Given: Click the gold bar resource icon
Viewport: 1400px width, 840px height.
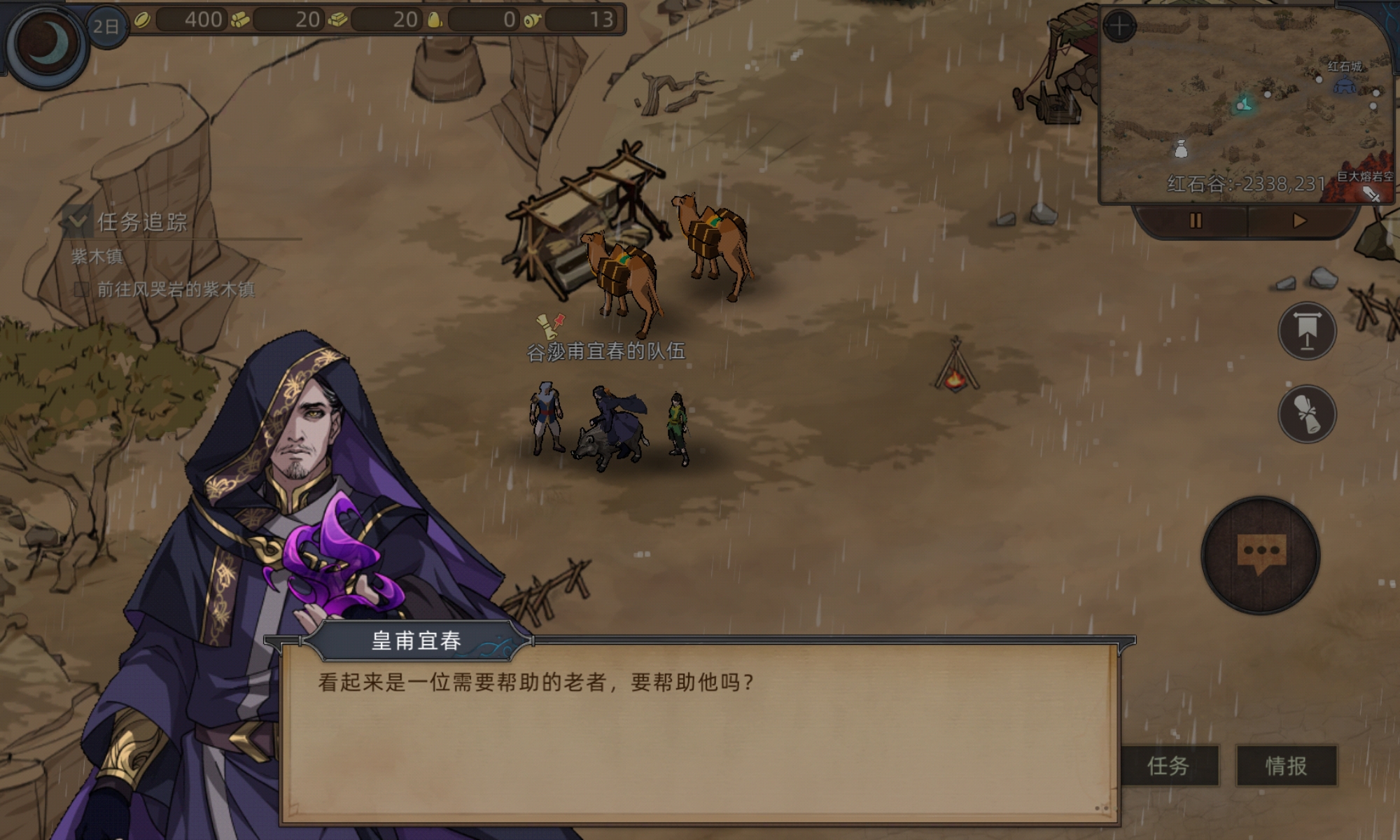Looking at the screenshot, I should click(x=337, y=20).
